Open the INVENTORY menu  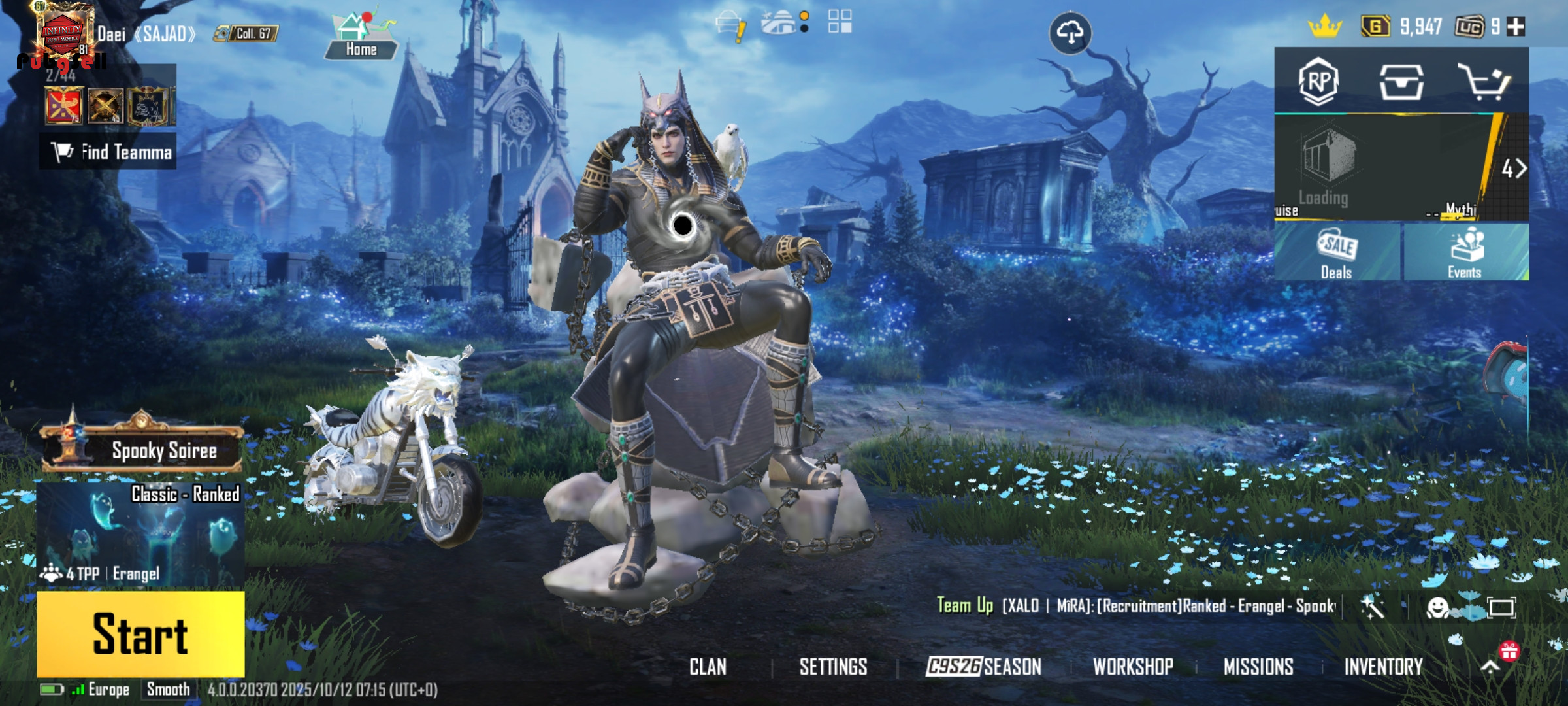pos(1383,666)
